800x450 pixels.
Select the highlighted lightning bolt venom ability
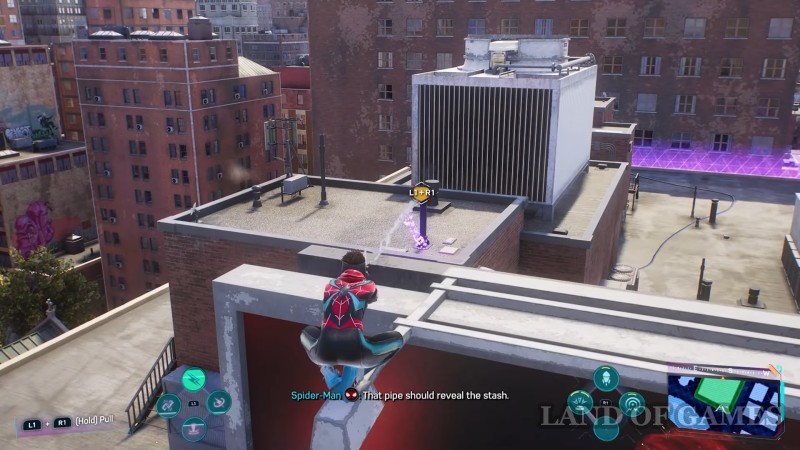pos(194,378)
